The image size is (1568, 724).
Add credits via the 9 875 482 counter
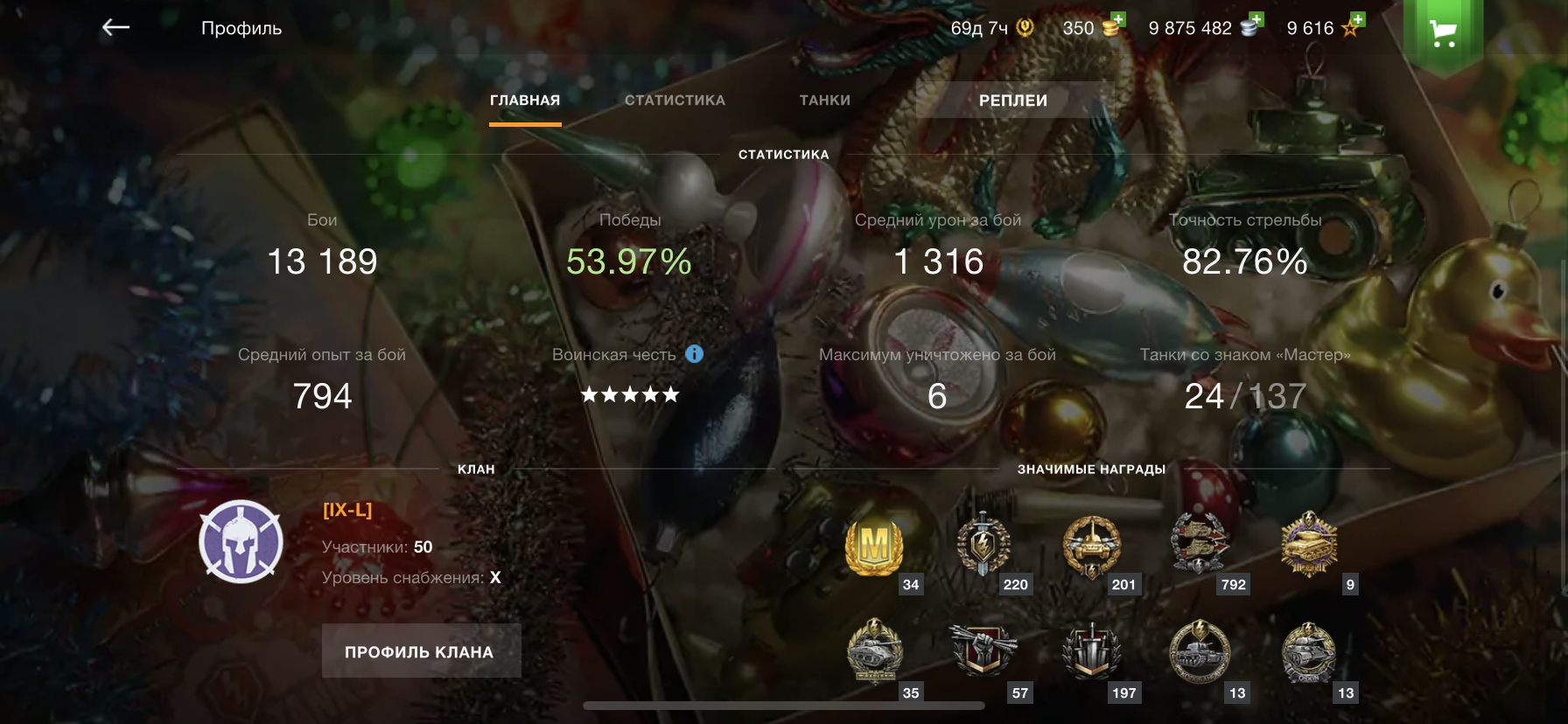[1204, 27]
